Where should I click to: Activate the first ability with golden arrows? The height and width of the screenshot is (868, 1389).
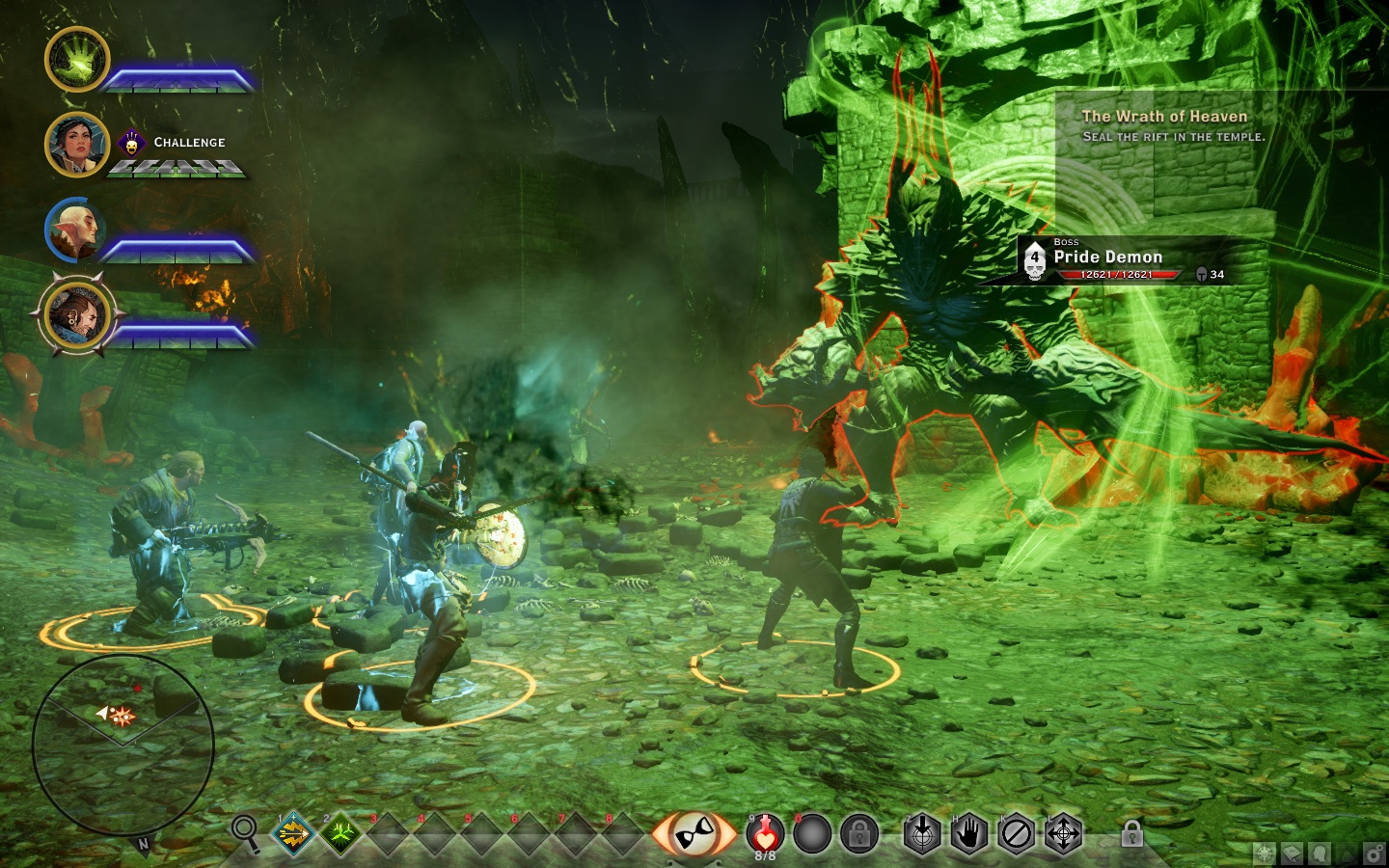(294, 833)
